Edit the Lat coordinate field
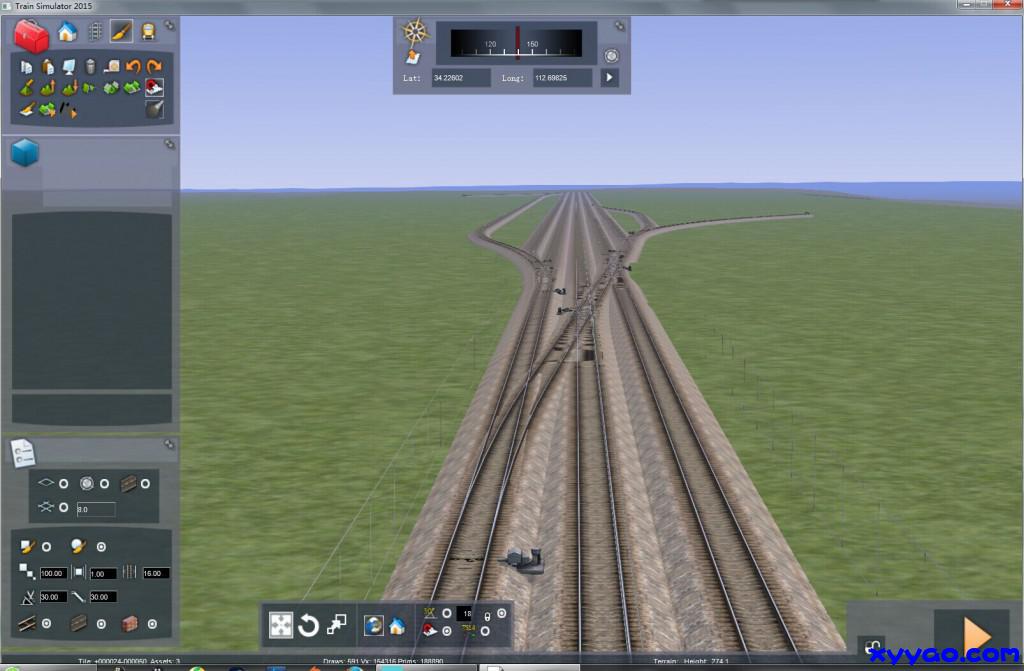1024x671 pixels. (461, 77)
